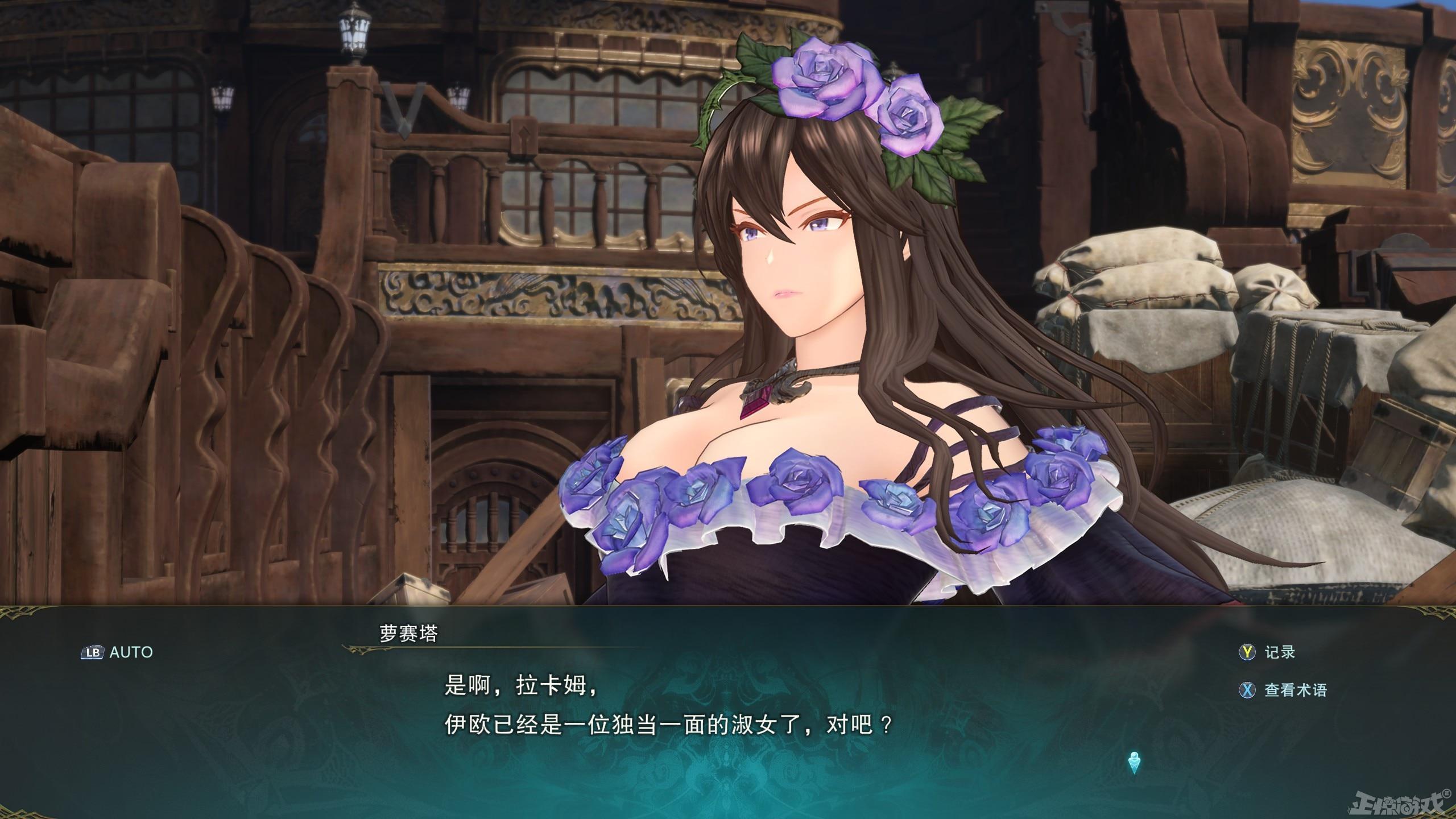
Task: Advance dialogue via the blue crystal indicator
Action: click(1135, 762)
